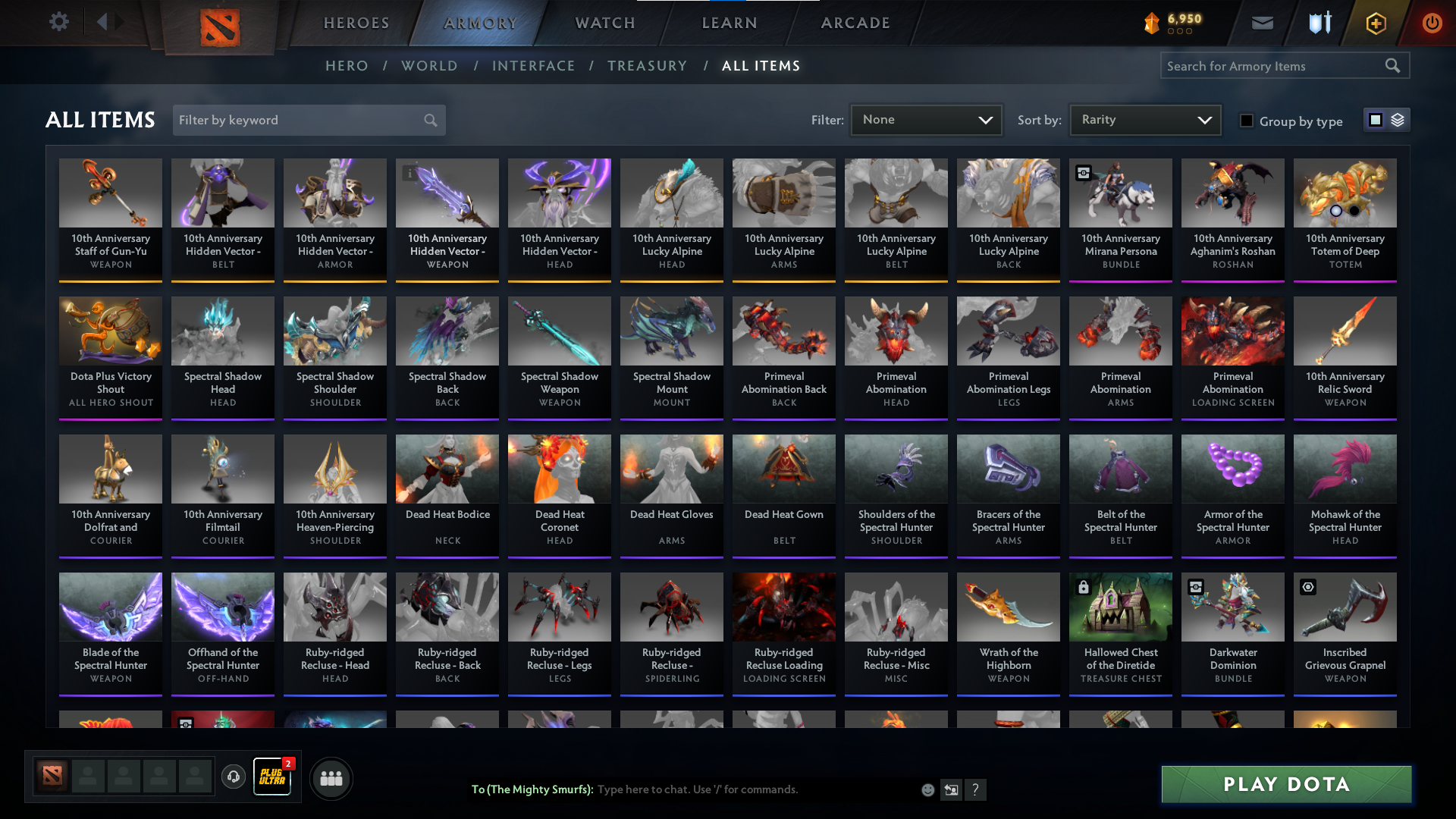Open the Filter dropdown showing None
The width and height of the screenshot is (1456, 819).
[926, 119]
